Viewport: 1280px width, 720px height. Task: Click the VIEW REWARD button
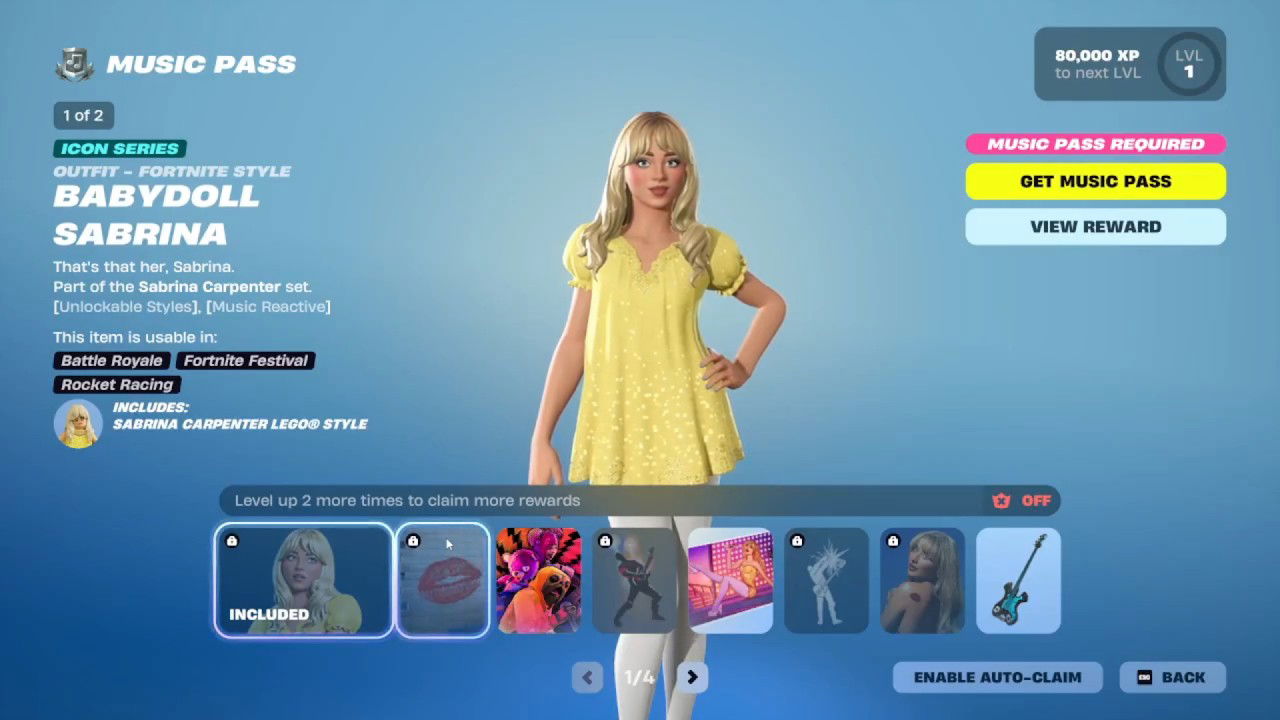point(1095,227)
